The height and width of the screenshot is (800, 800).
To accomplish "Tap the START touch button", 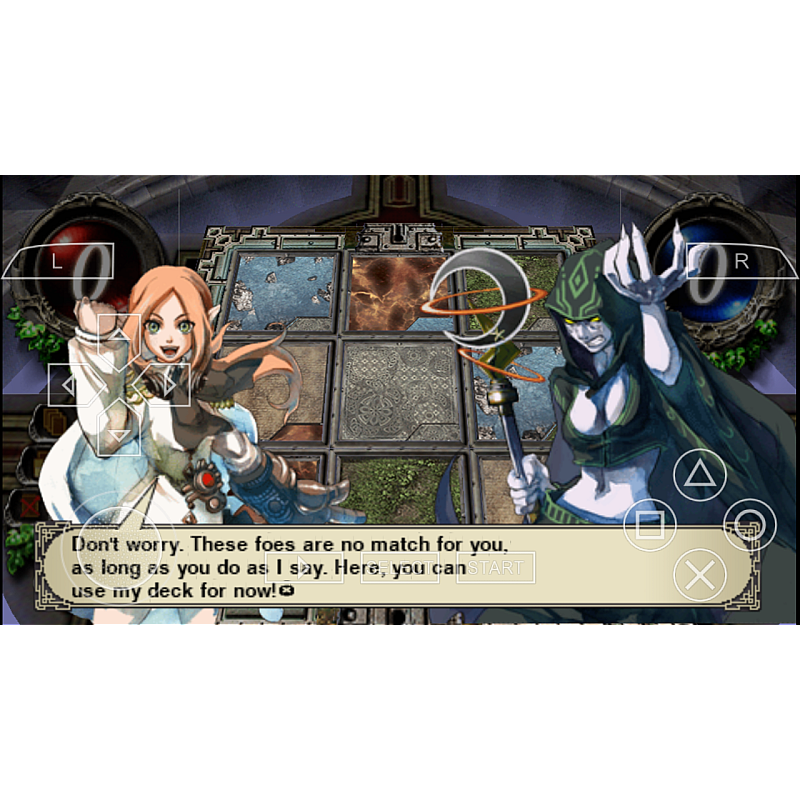I will tap(496, 568).
